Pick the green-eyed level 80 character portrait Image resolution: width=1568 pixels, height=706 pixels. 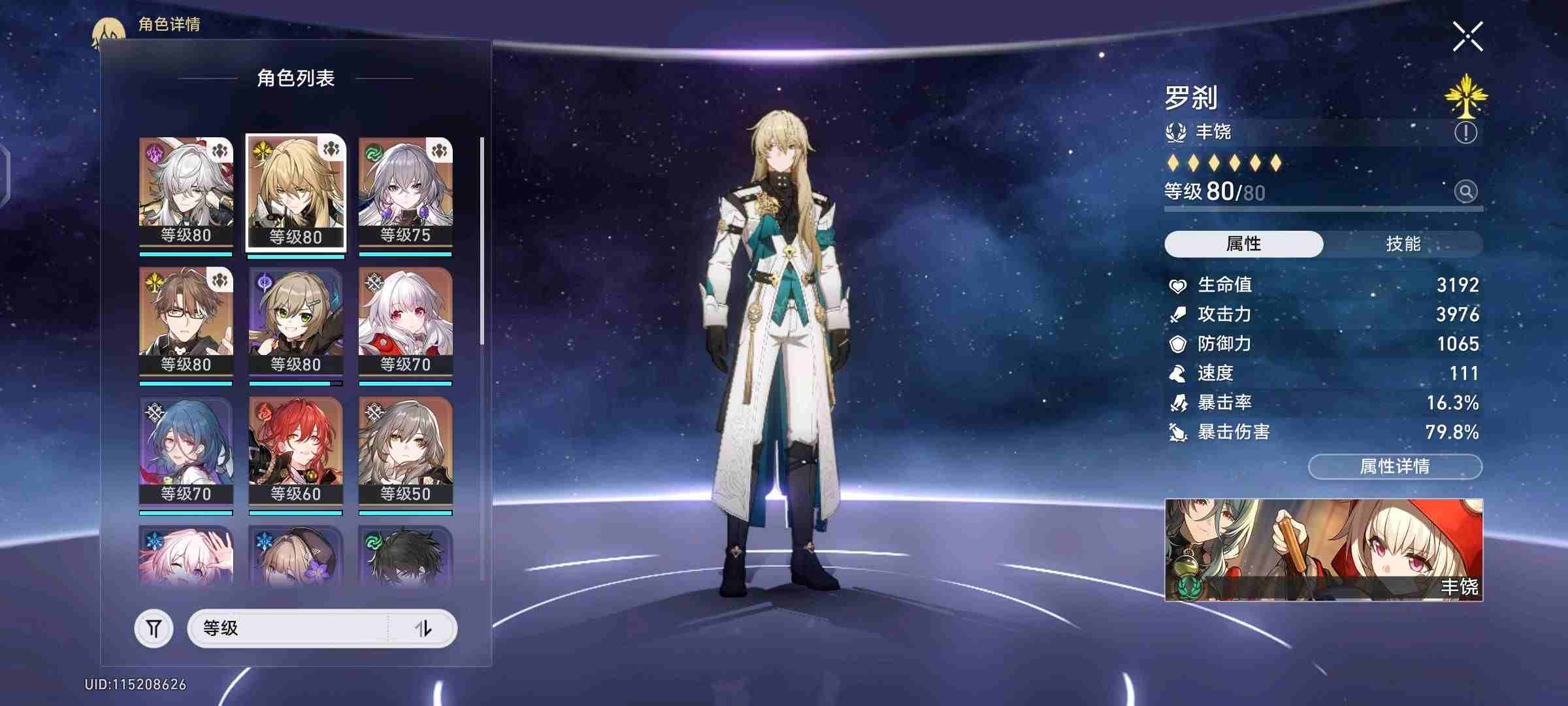point(296,321)
